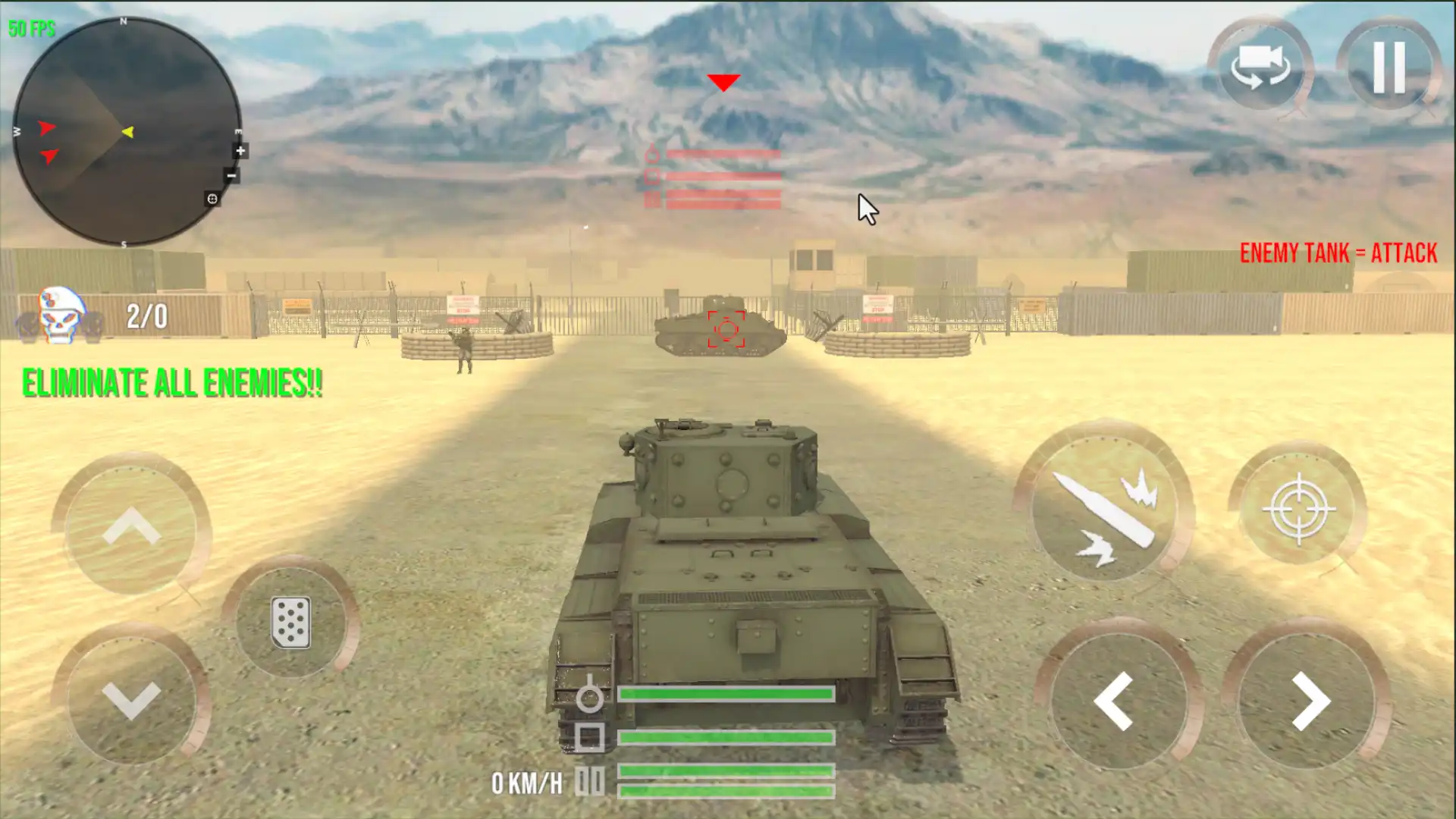Zoom out the minimap with the minus button
This screenshot has width=1456, height=819.
click(x=231, y=176)
